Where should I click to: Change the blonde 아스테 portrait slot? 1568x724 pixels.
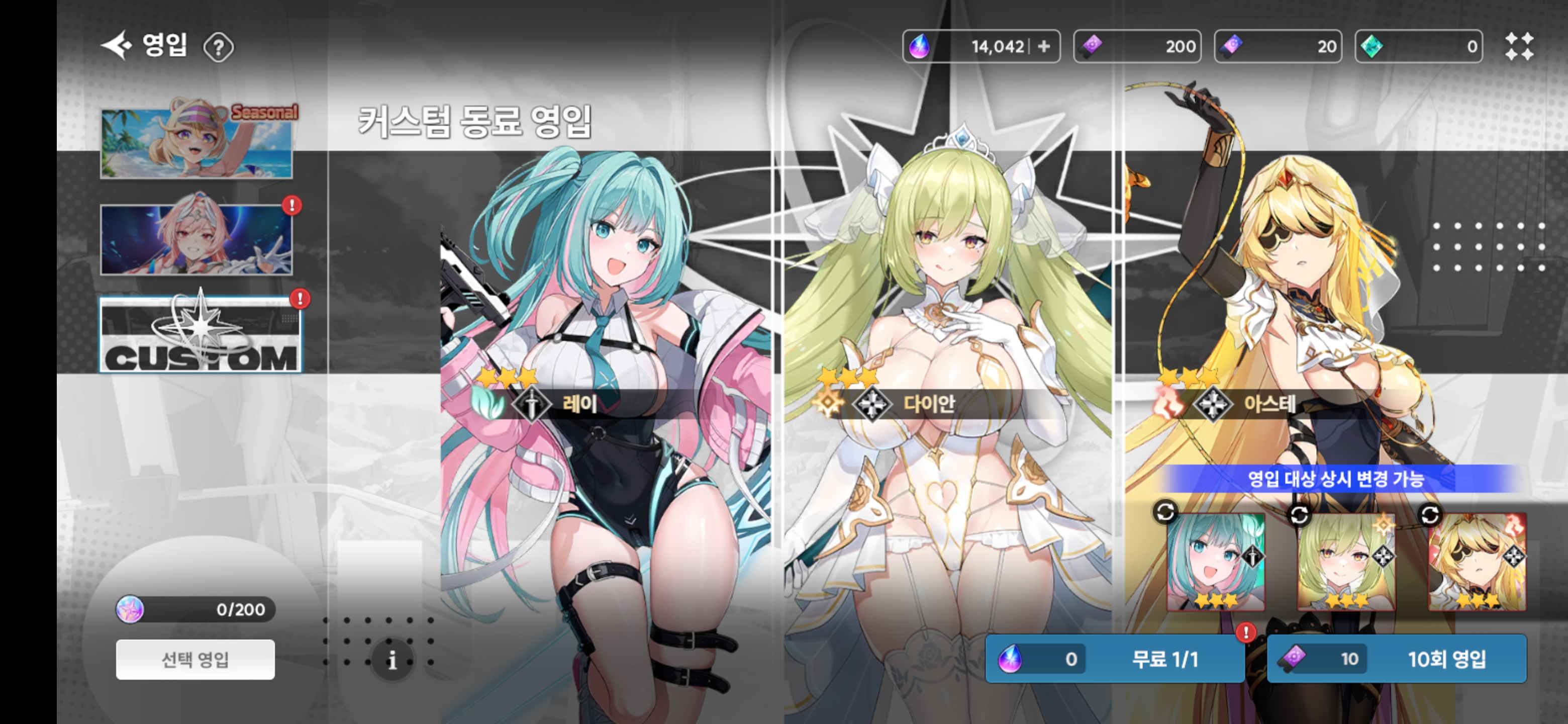pos(1477,562)
